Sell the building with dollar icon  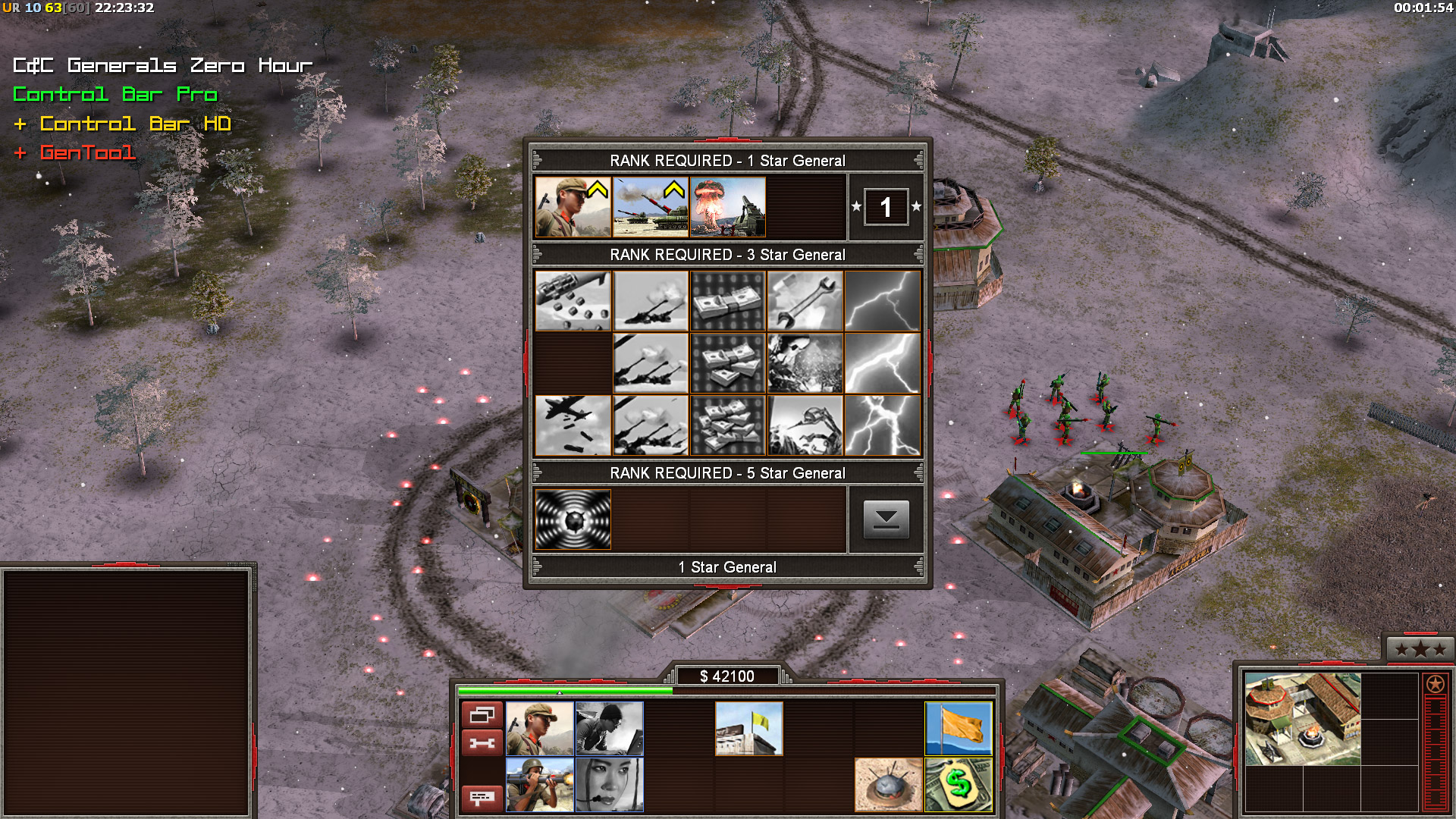[x=959, y=785]
